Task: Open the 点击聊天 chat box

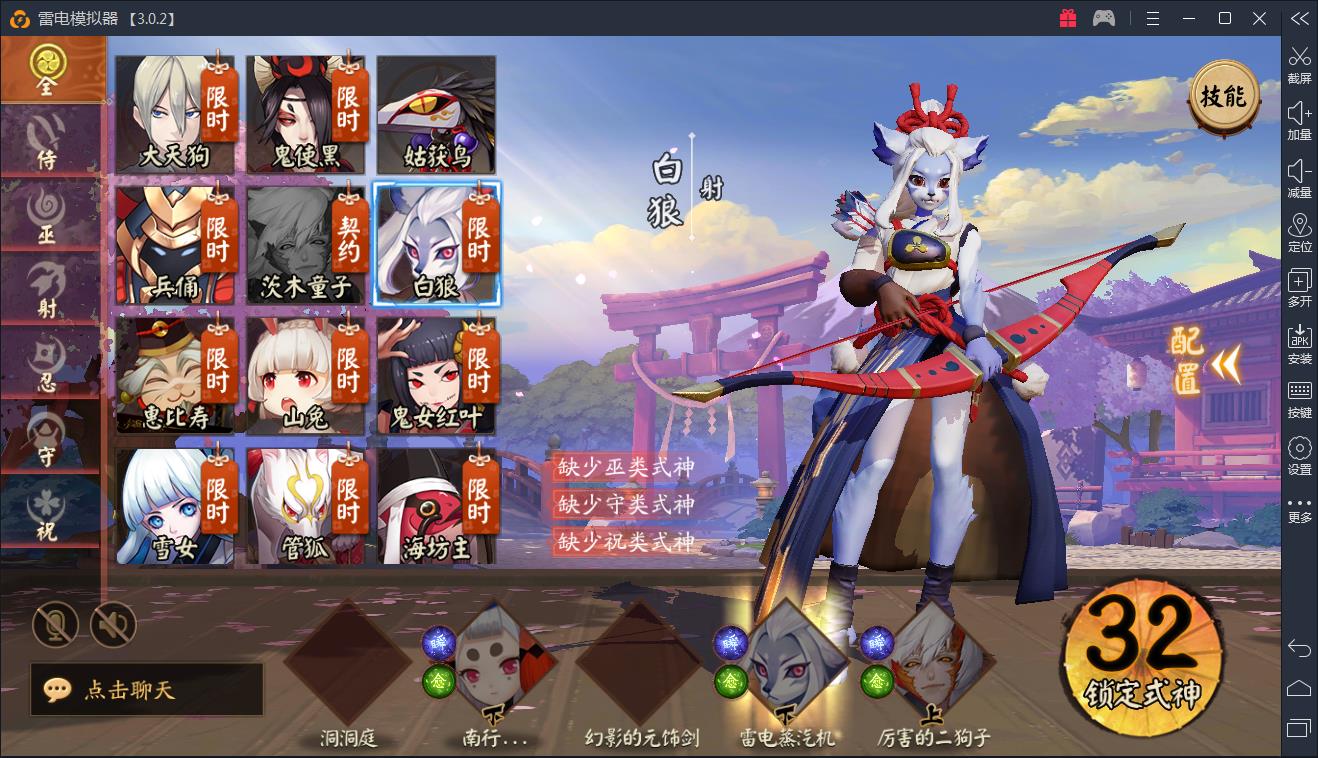Action: [147, 690]
